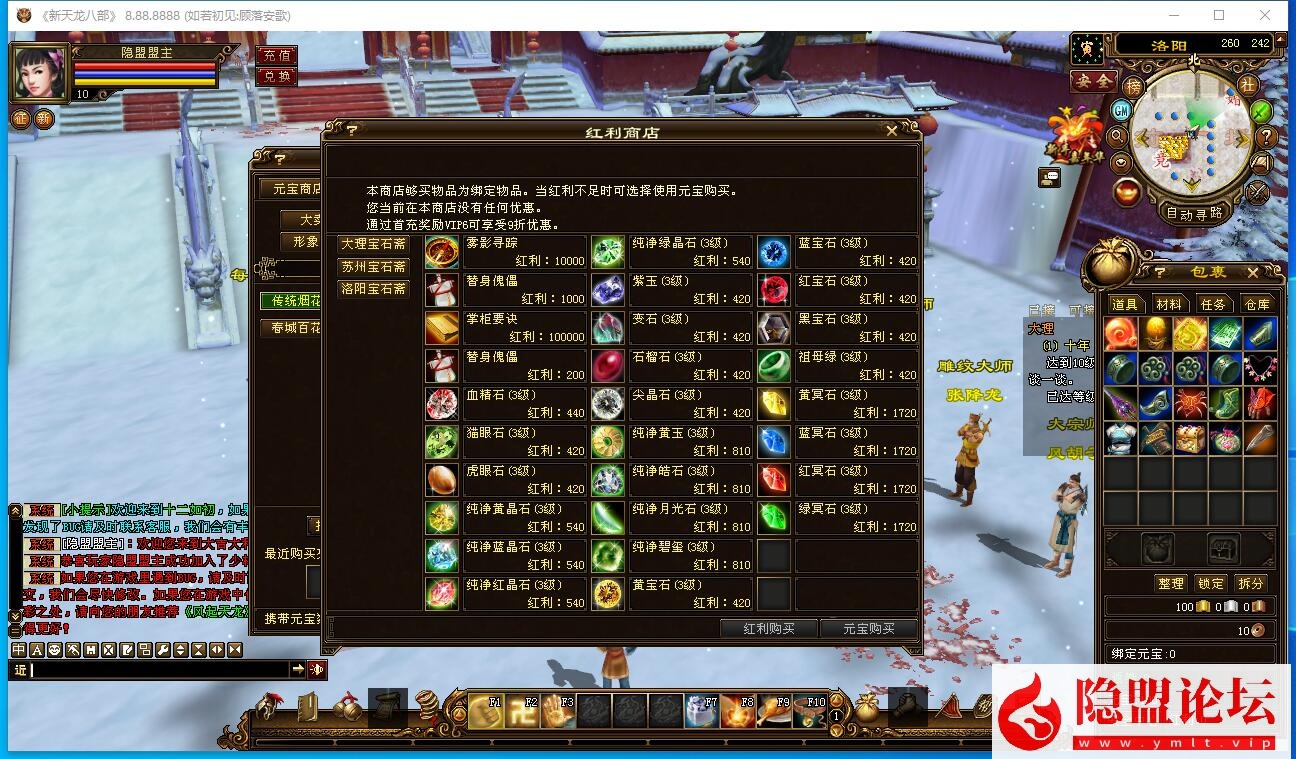Switch to the 材料 tab in the backpack
The image size is (1296, 759).
(x=1168, y=304)
